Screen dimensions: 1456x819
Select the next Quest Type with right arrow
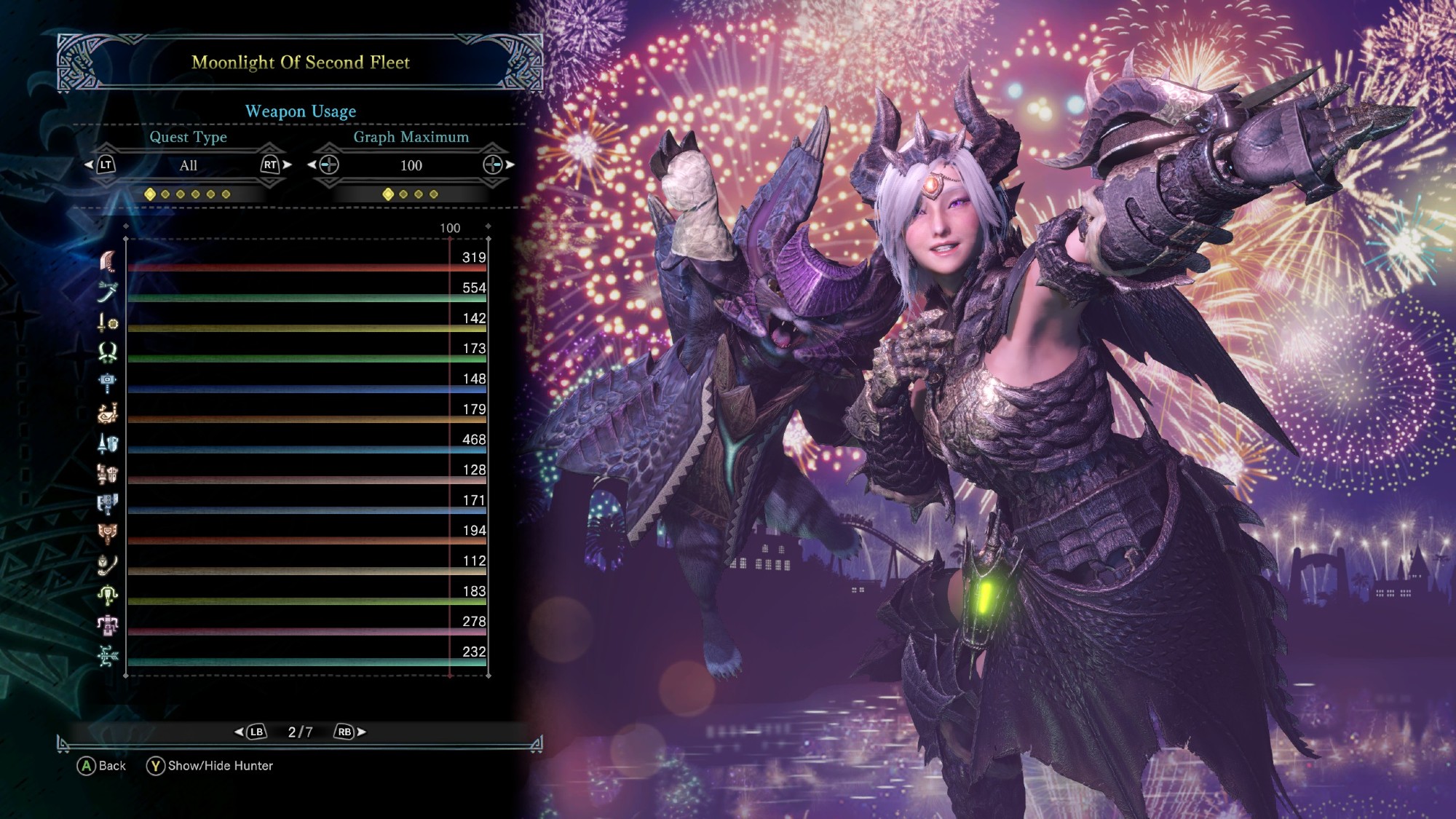click(x=287, y=165)
